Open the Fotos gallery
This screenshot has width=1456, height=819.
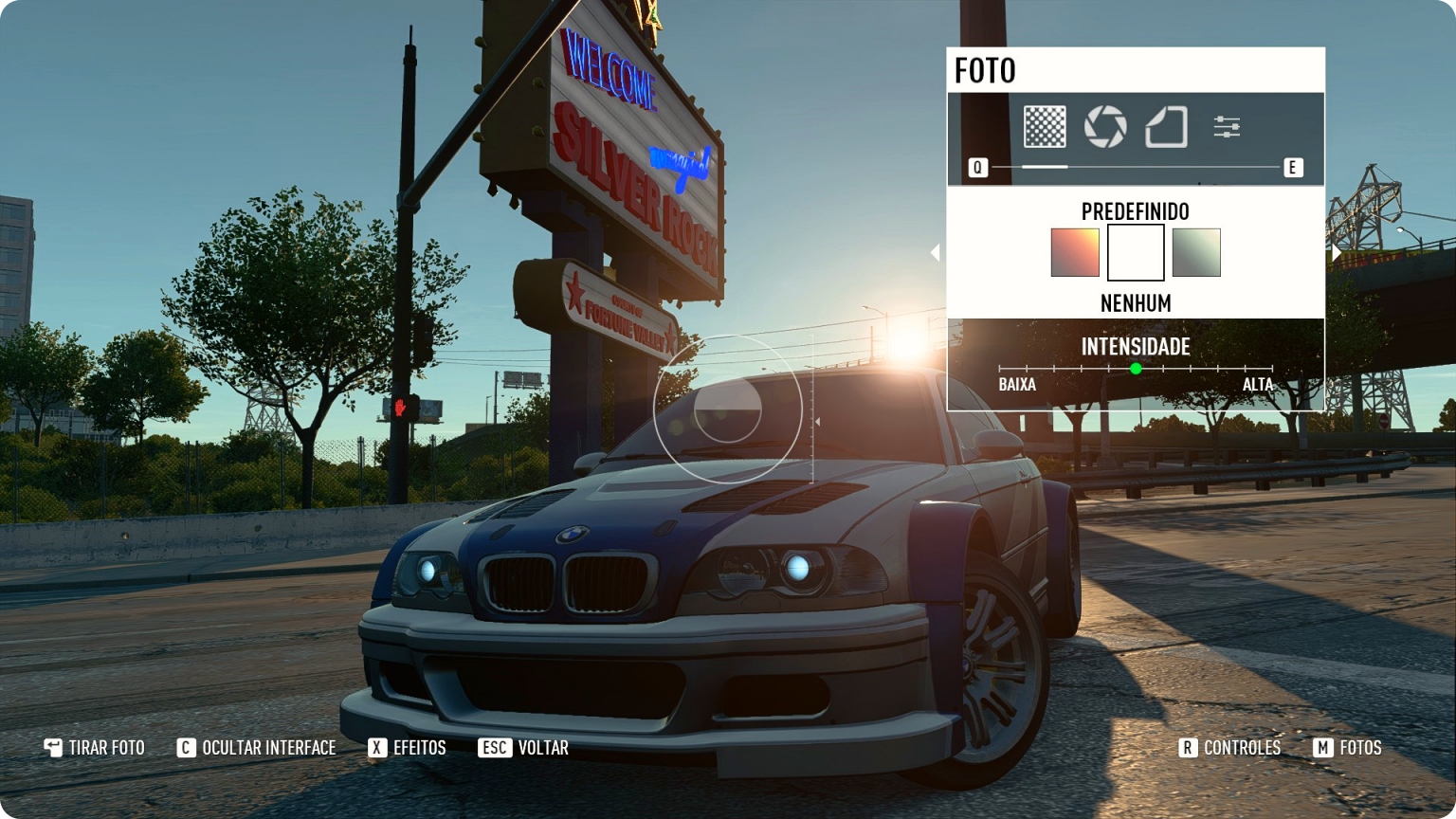[x=1348, y=748]
